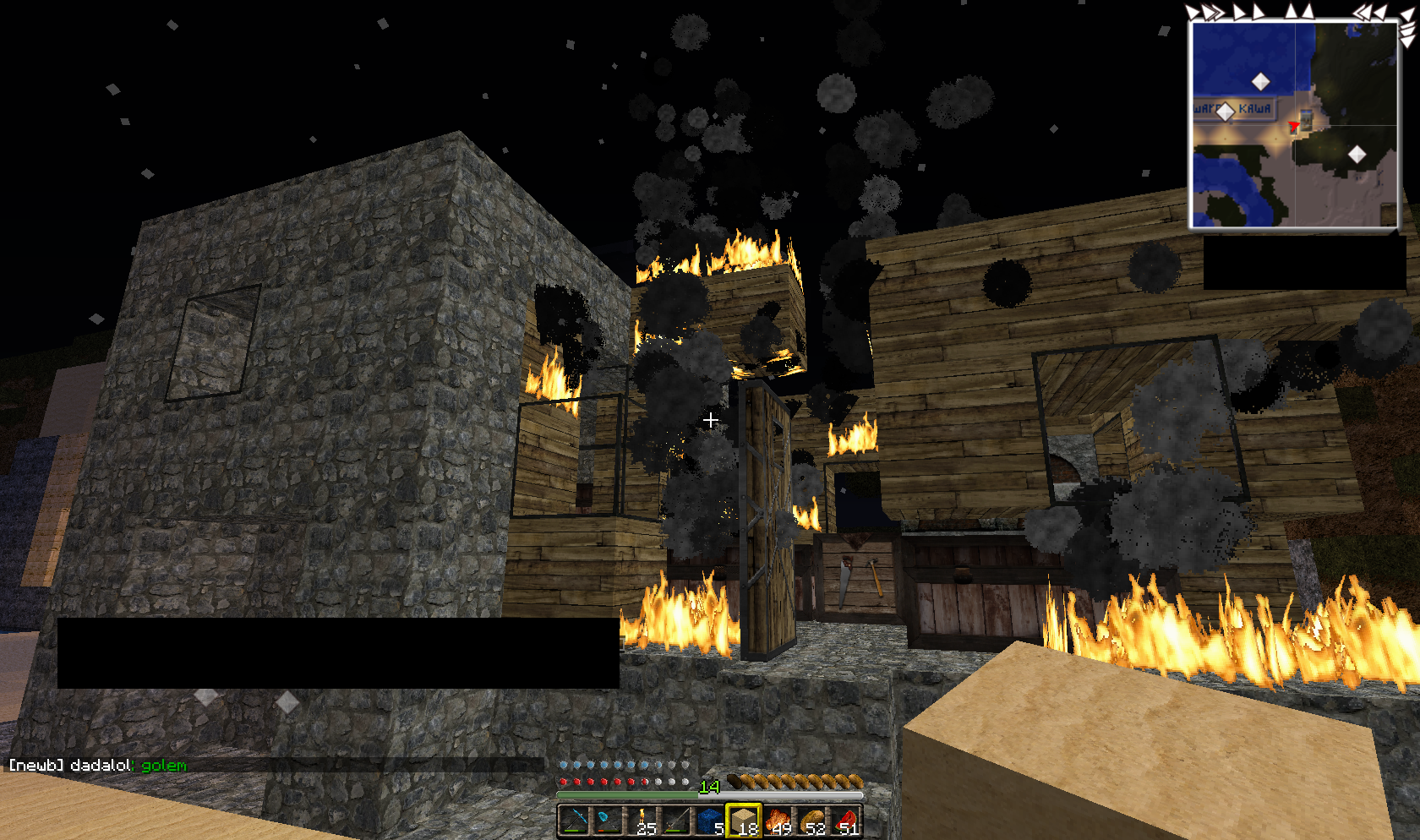The width and height of the screenshot is (1420, 840).
Task: Choose the torch stack of 25
Action: 642,821
